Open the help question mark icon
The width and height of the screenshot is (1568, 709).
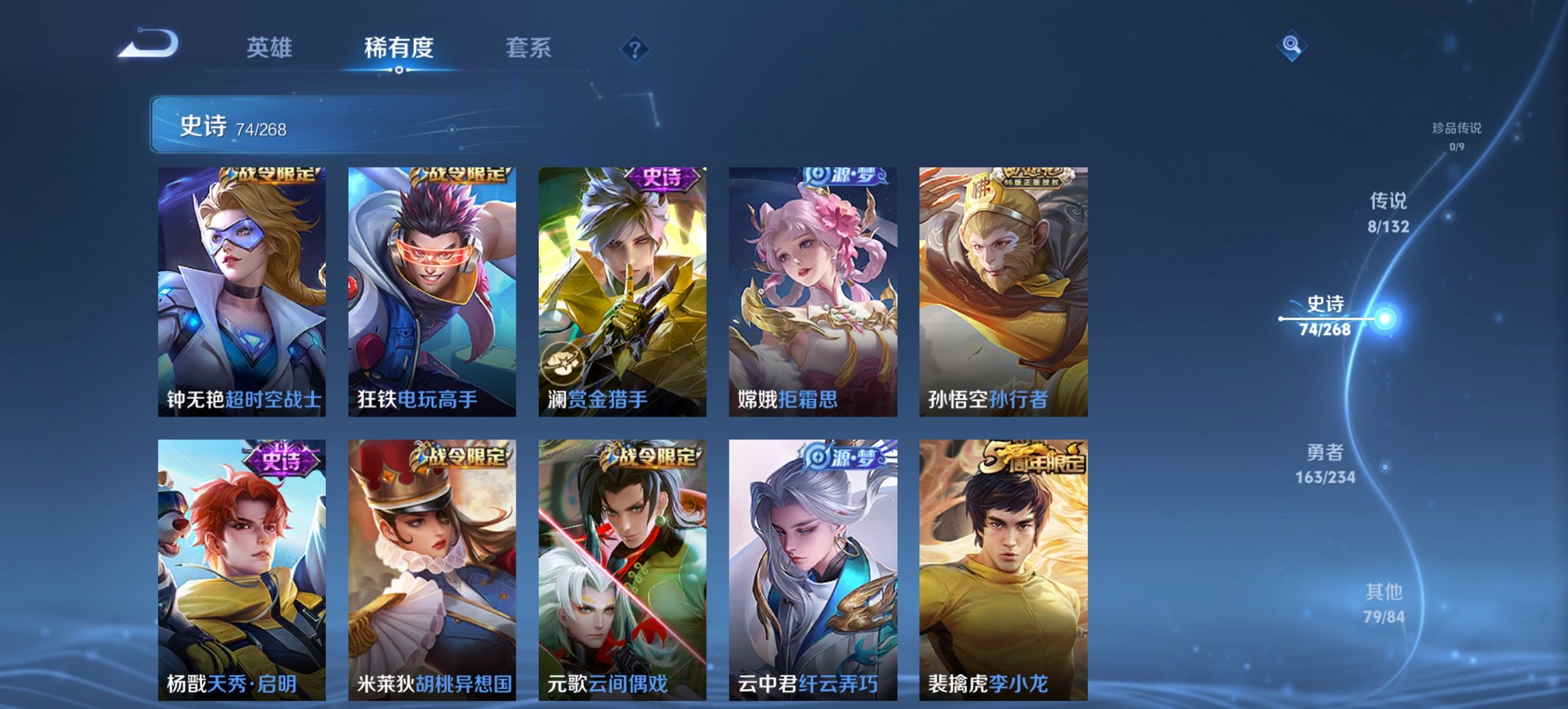pyautogui.click(x=634, y=48)
